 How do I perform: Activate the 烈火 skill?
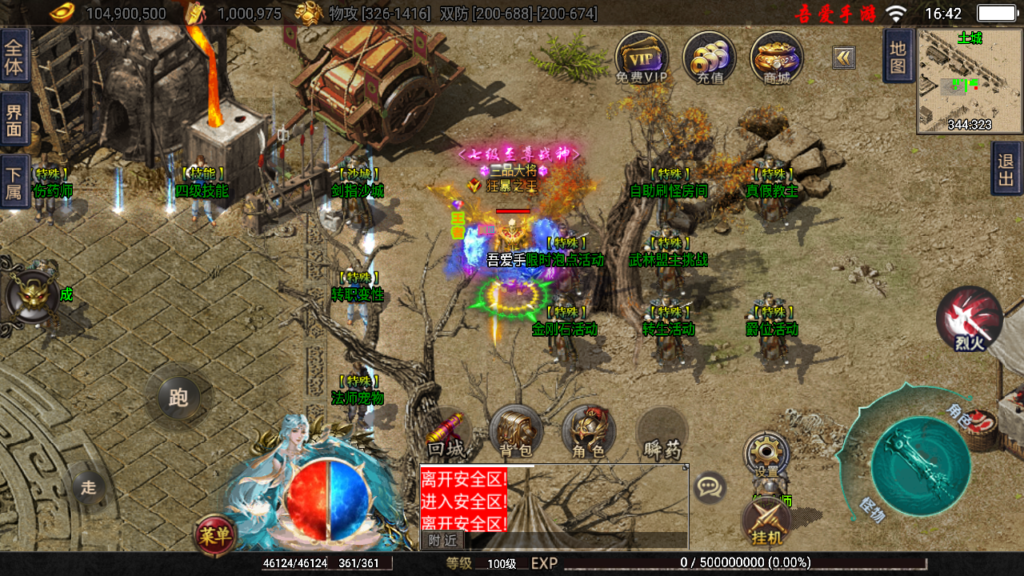[968, 318]
